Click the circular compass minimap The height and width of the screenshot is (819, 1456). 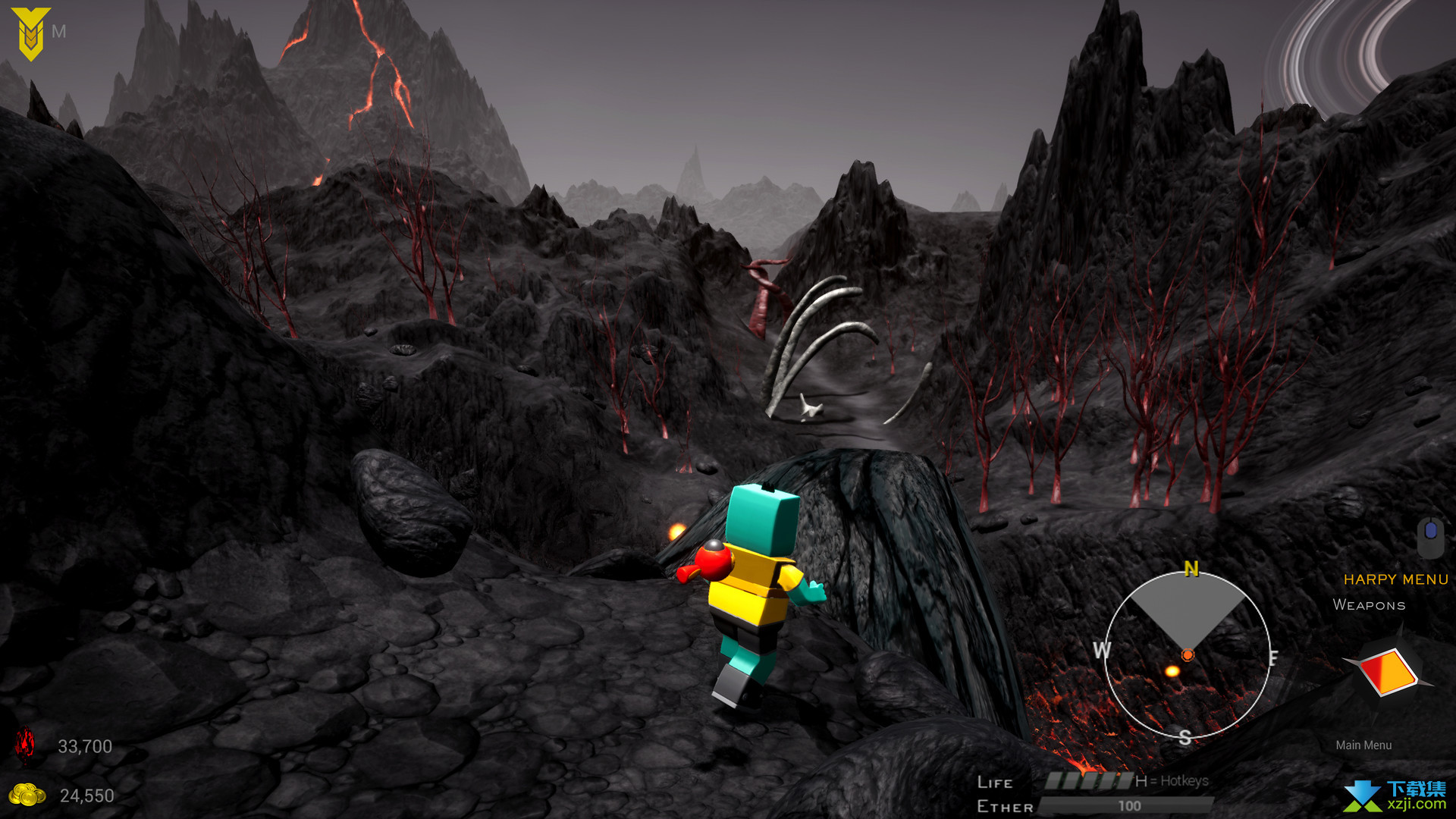(1187, 654)
